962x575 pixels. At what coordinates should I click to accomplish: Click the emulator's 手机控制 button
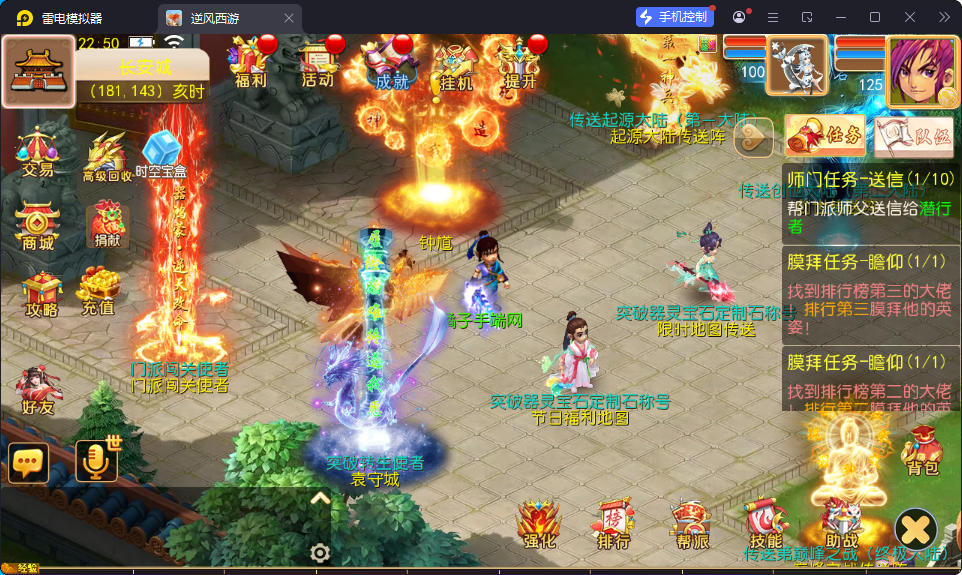(x=676, y=17)
